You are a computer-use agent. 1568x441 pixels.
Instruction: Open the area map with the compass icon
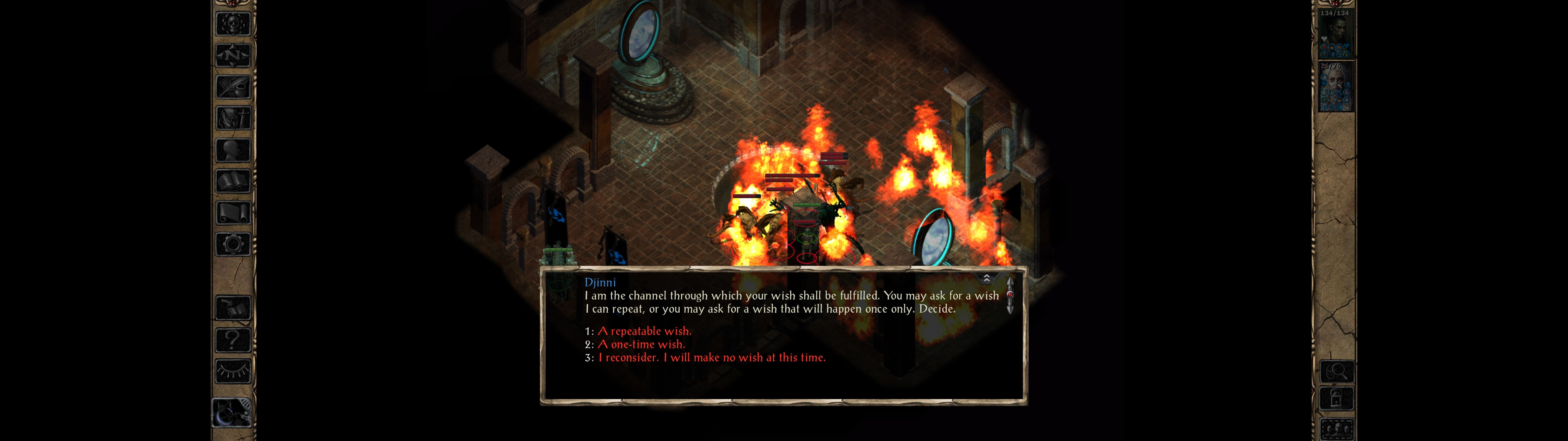[233, 55]
